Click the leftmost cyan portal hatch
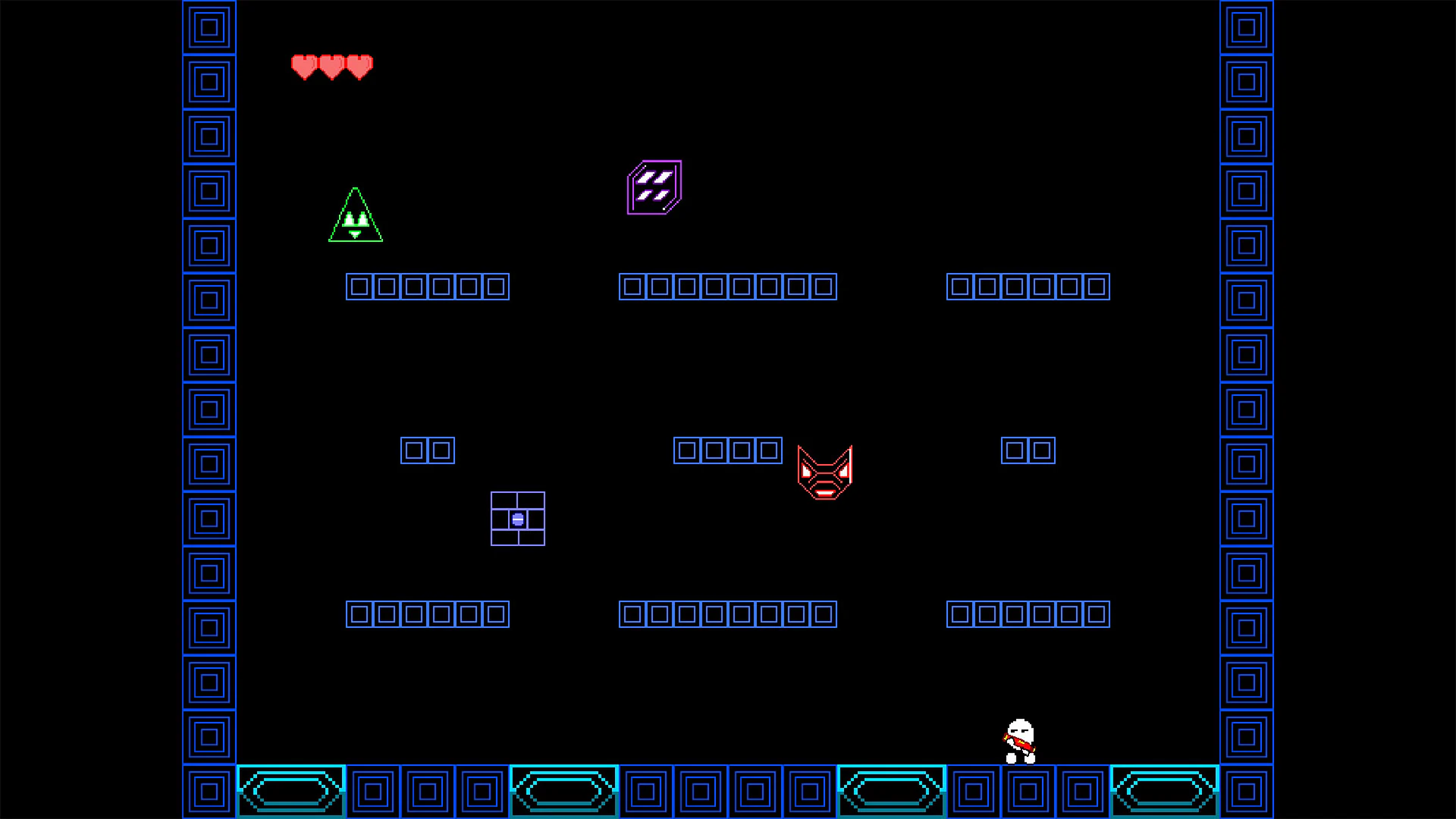Viewport: 1456px width, 819px height. [291, 791]
